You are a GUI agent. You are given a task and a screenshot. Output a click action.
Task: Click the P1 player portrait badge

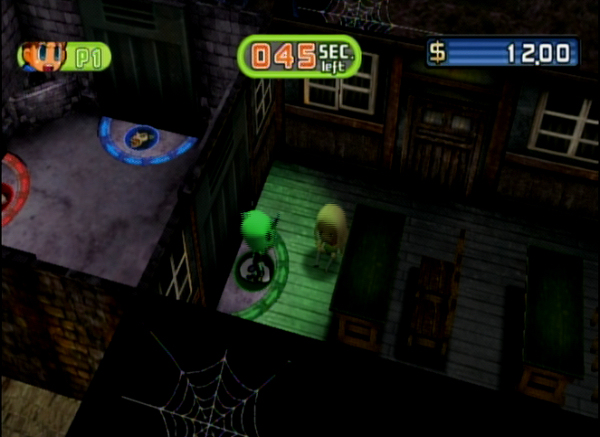(62, 56)
